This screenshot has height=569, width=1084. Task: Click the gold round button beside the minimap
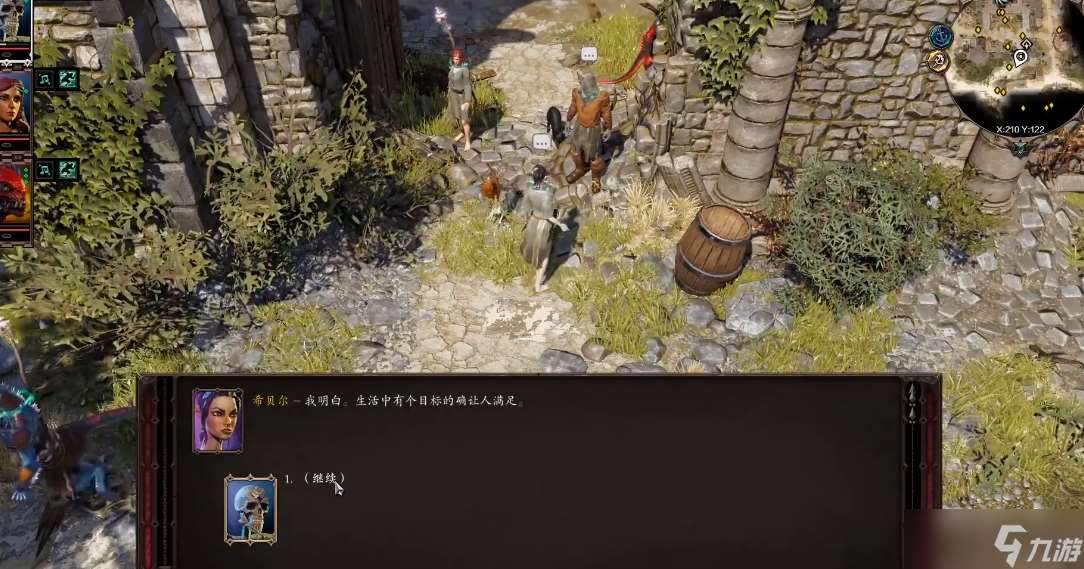938,61
